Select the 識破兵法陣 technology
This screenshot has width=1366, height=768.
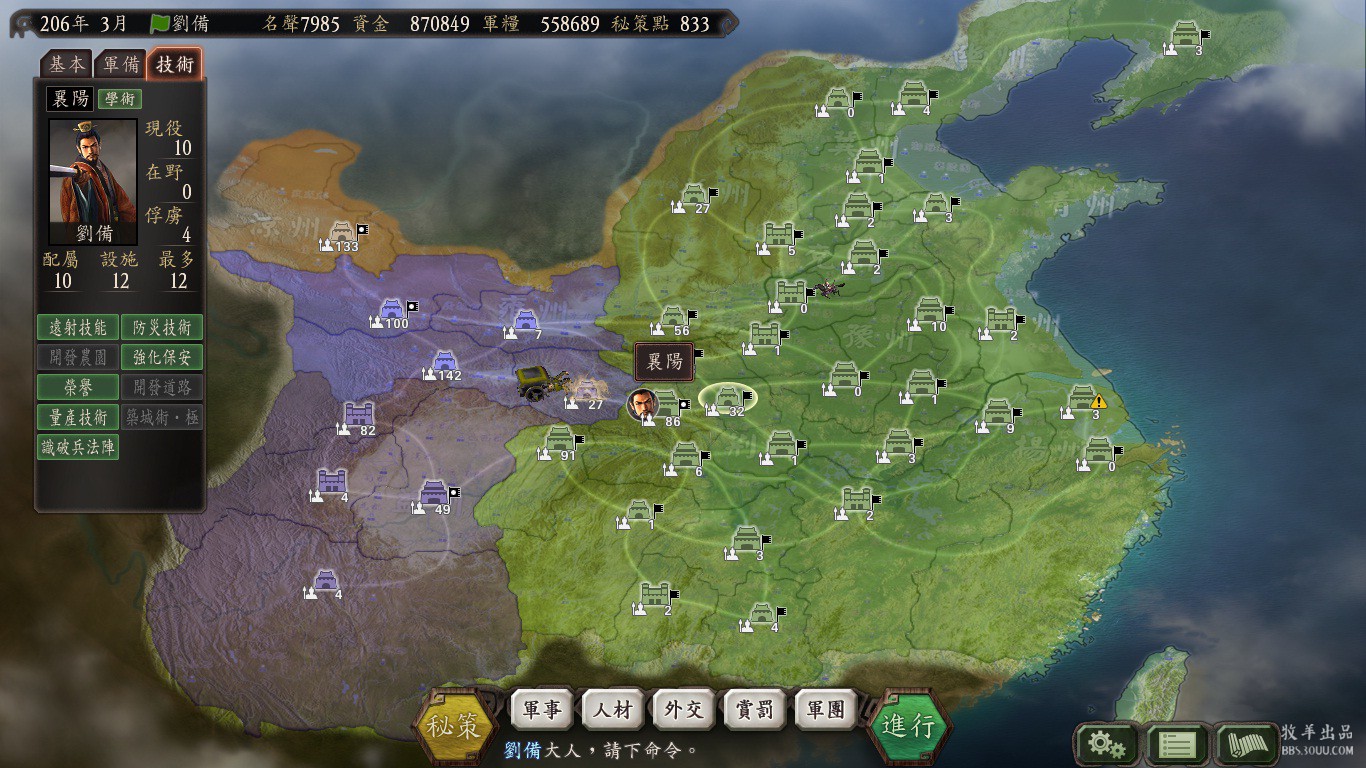pyautogui.click(x=78, y=447)
